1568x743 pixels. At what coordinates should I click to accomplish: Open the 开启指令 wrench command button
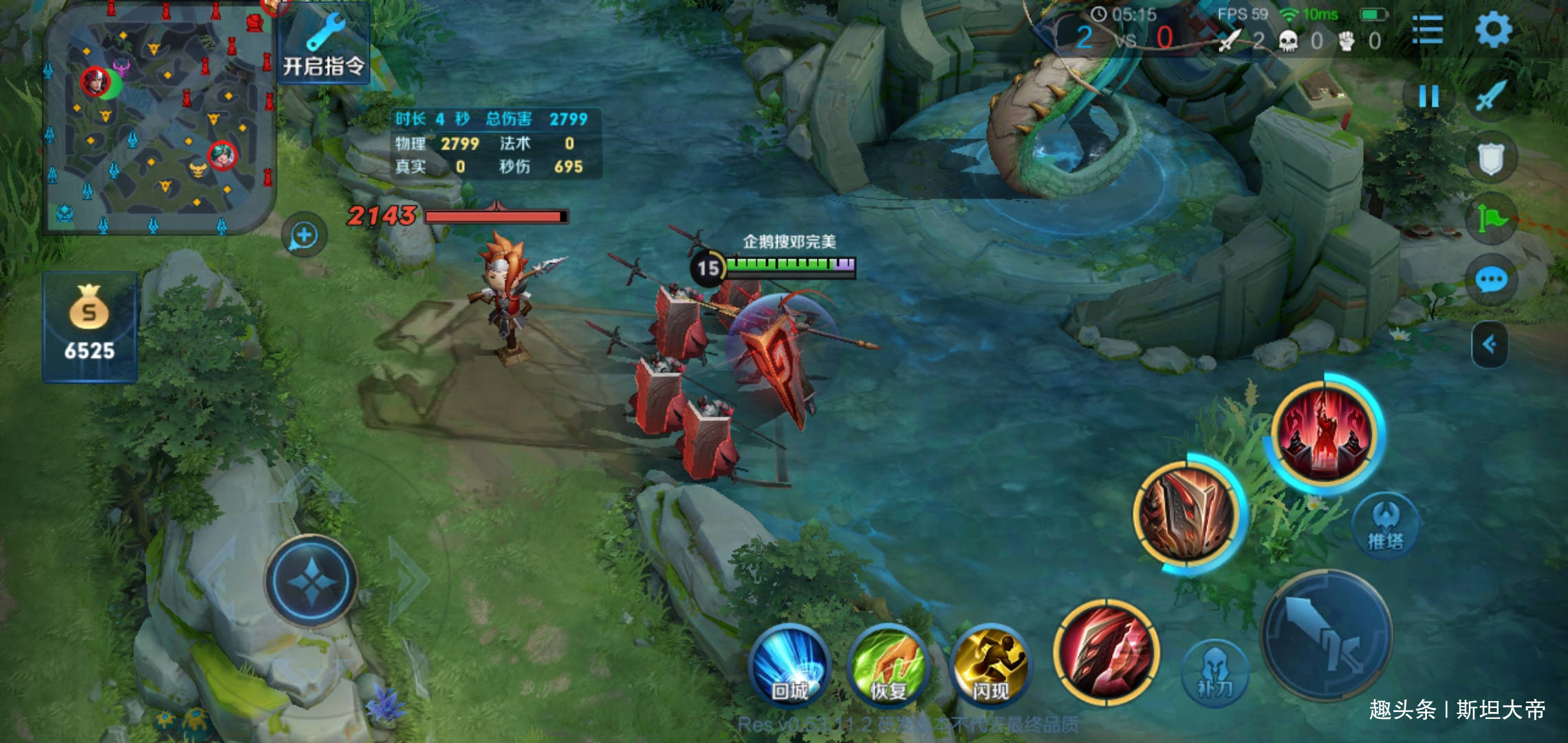(323, 45)
